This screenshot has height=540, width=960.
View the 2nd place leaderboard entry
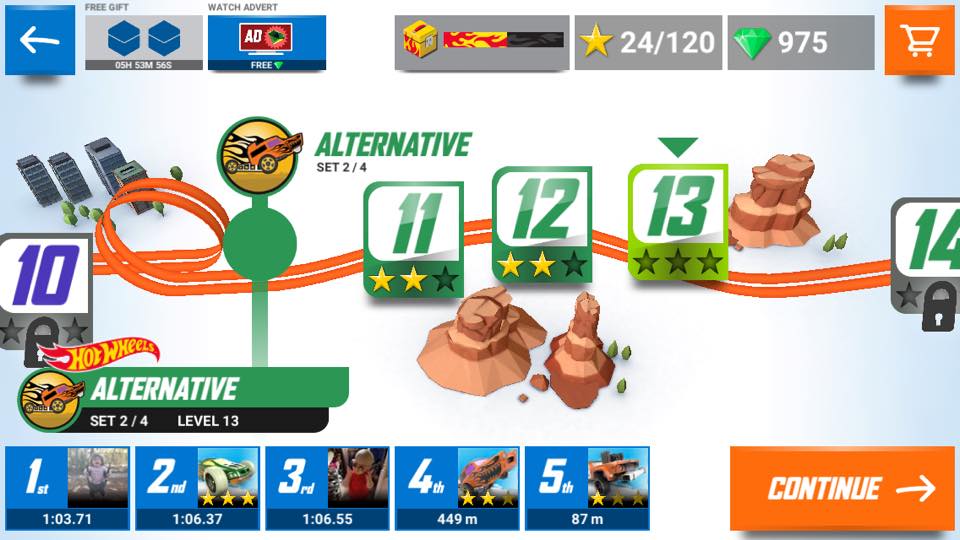pyautogui.click(x=197, y=488)
